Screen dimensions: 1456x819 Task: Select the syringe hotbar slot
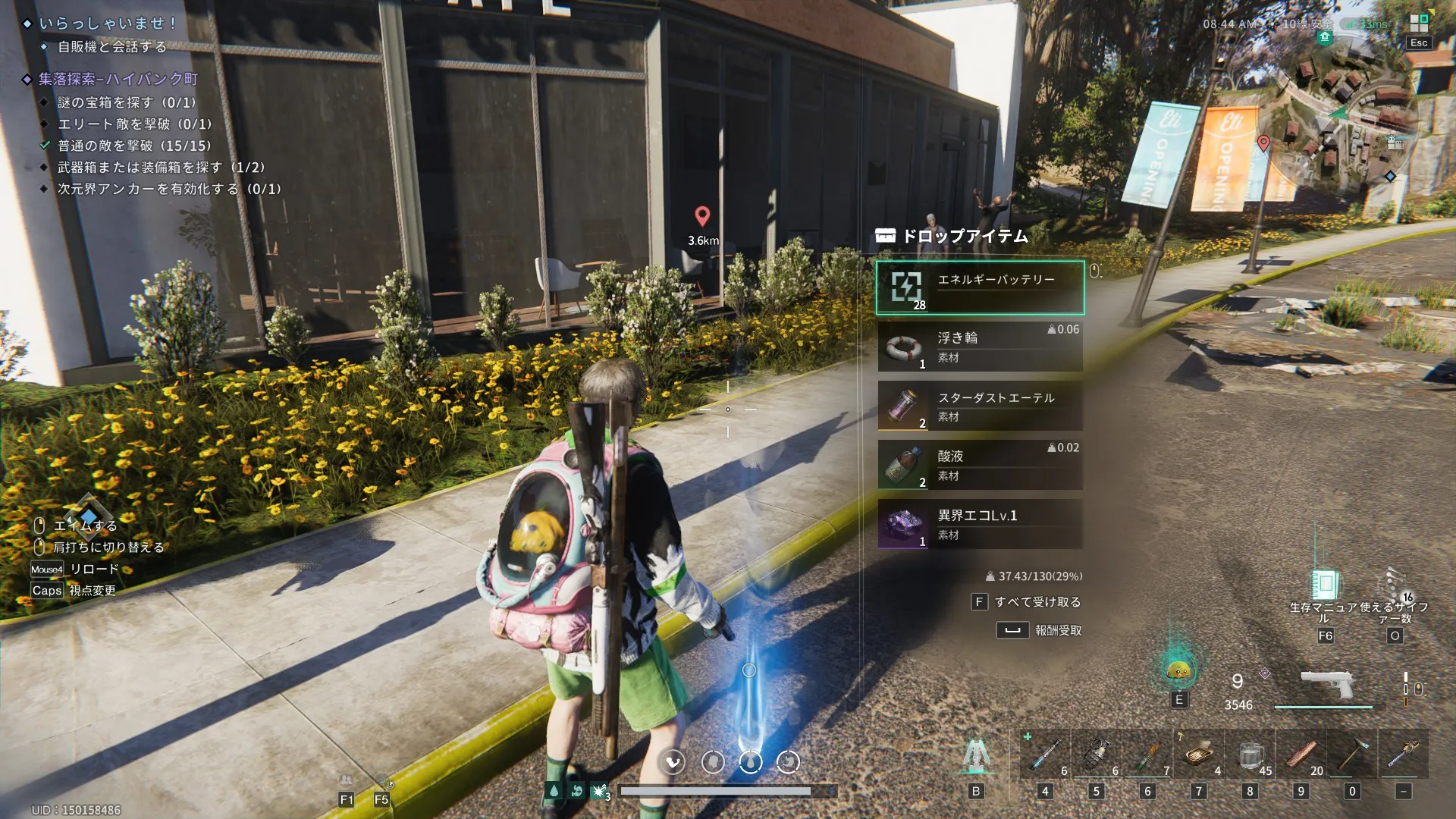click(x=1045, y=754)
